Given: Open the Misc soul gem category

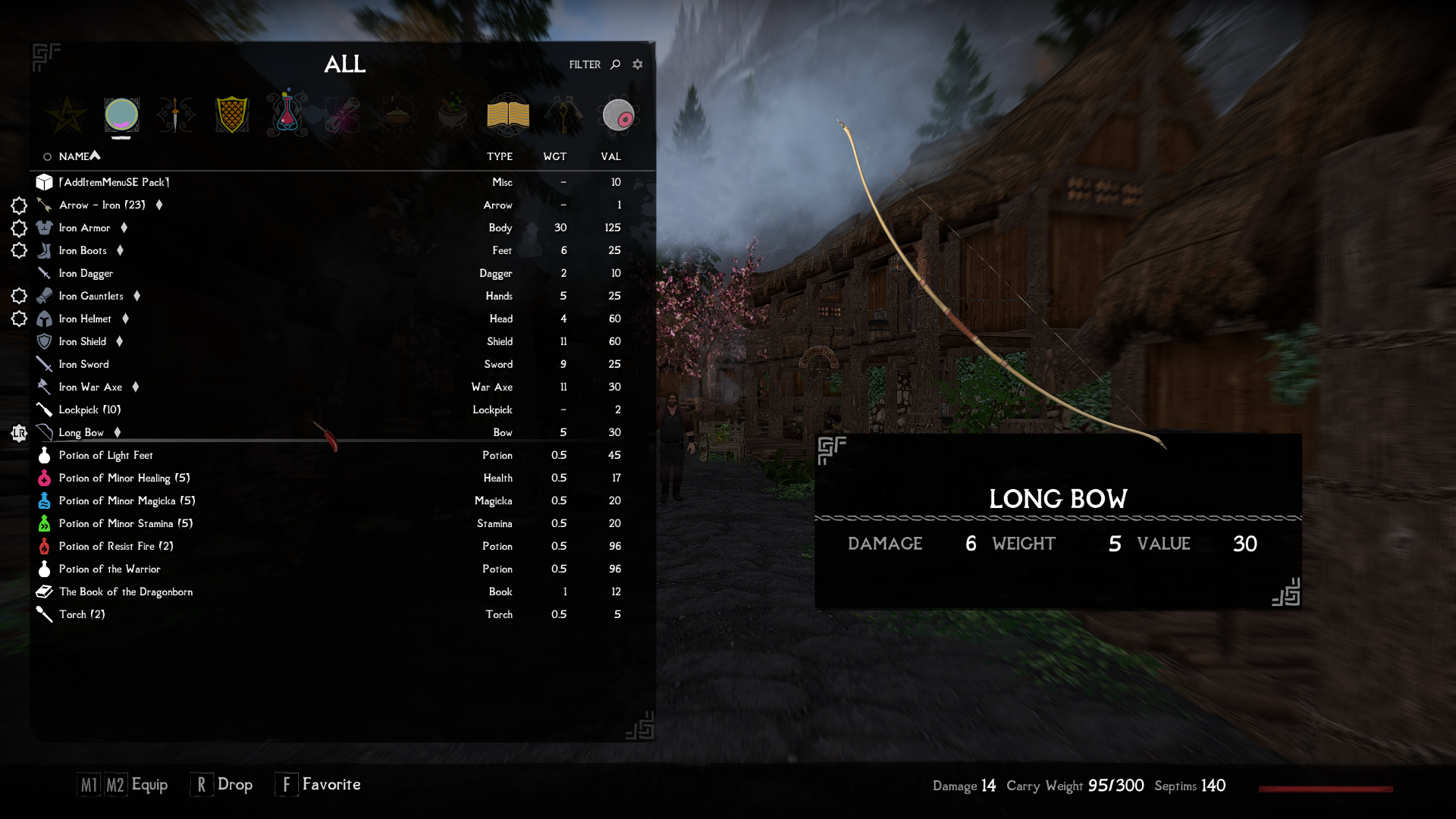Looking at the screenshot, I should [619, 114].
